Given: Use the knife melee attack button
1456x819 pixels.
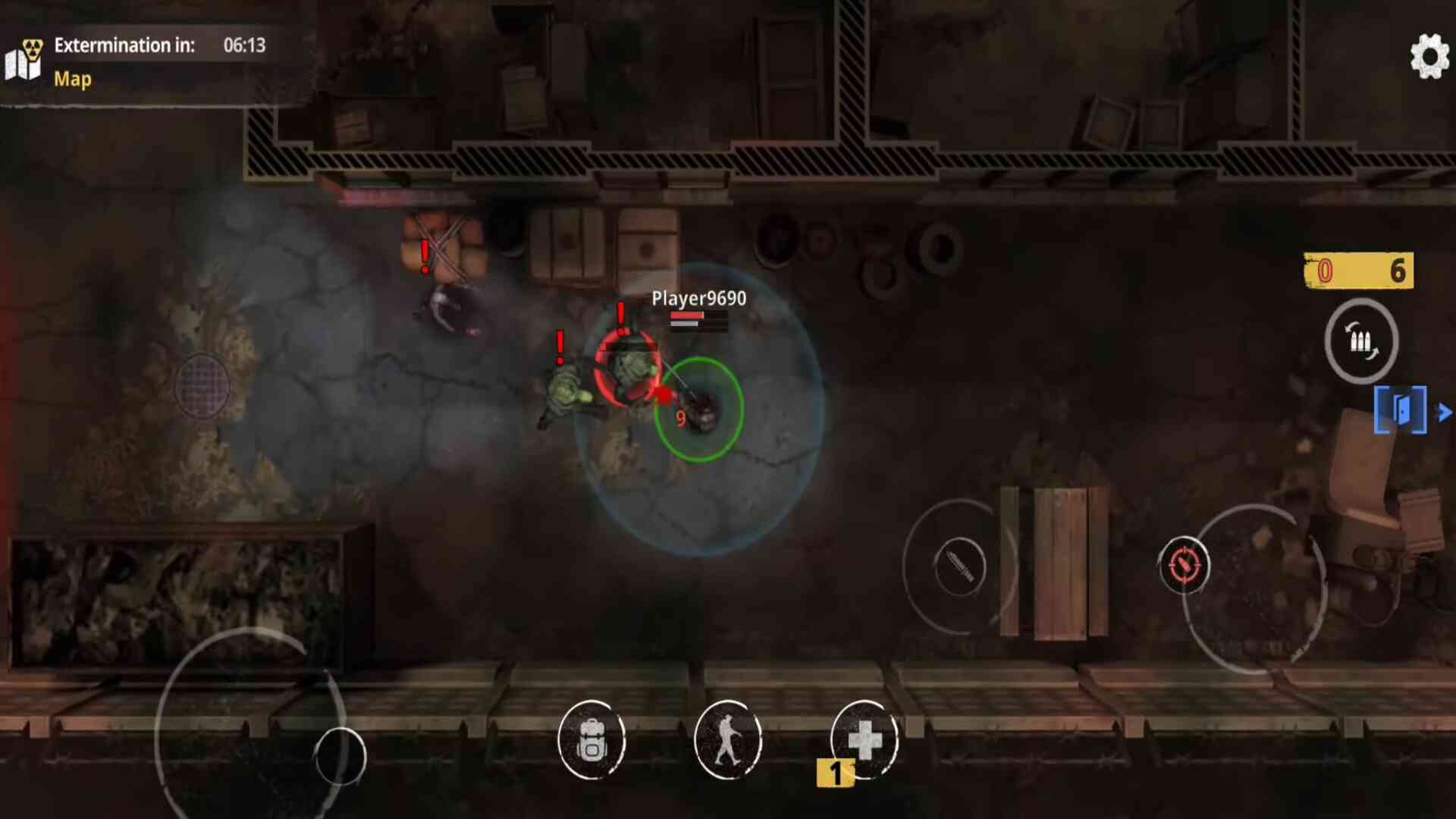Looking at the screenshot, I should coord(959,566).
